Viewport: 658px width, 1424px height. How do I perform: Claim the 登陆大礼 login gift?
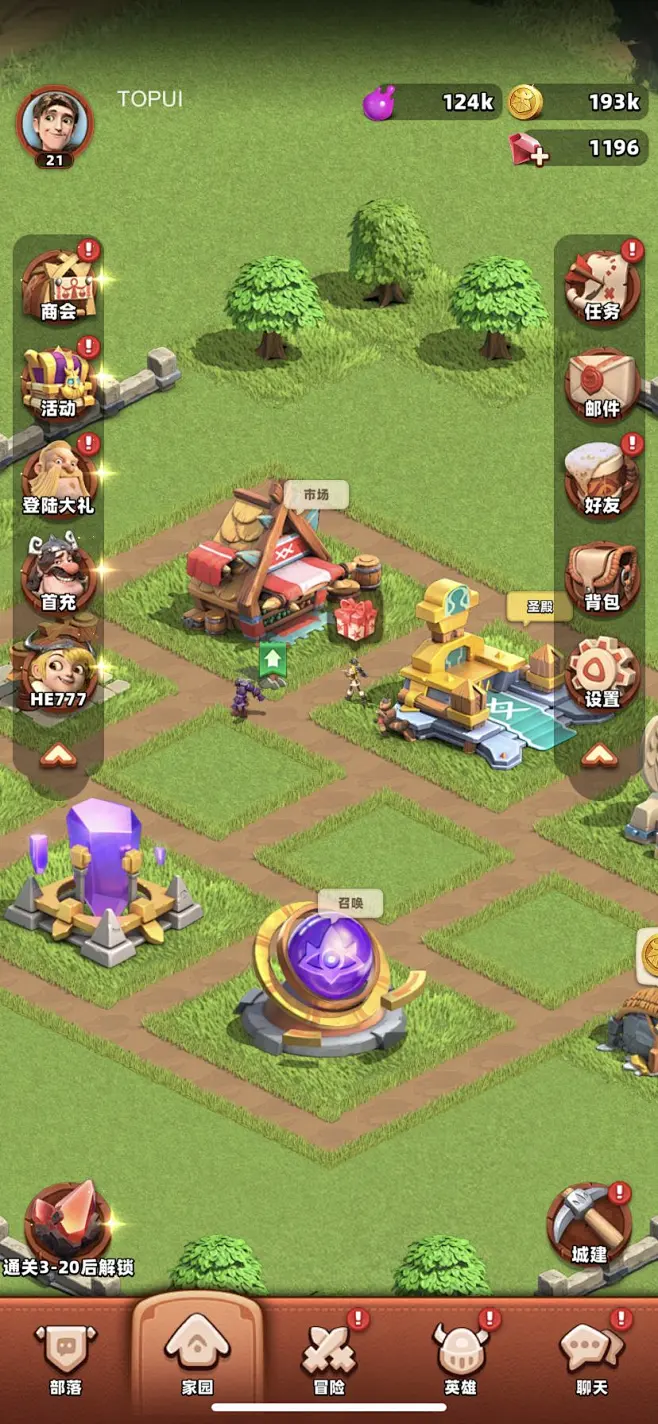click(x=58, y=480)
